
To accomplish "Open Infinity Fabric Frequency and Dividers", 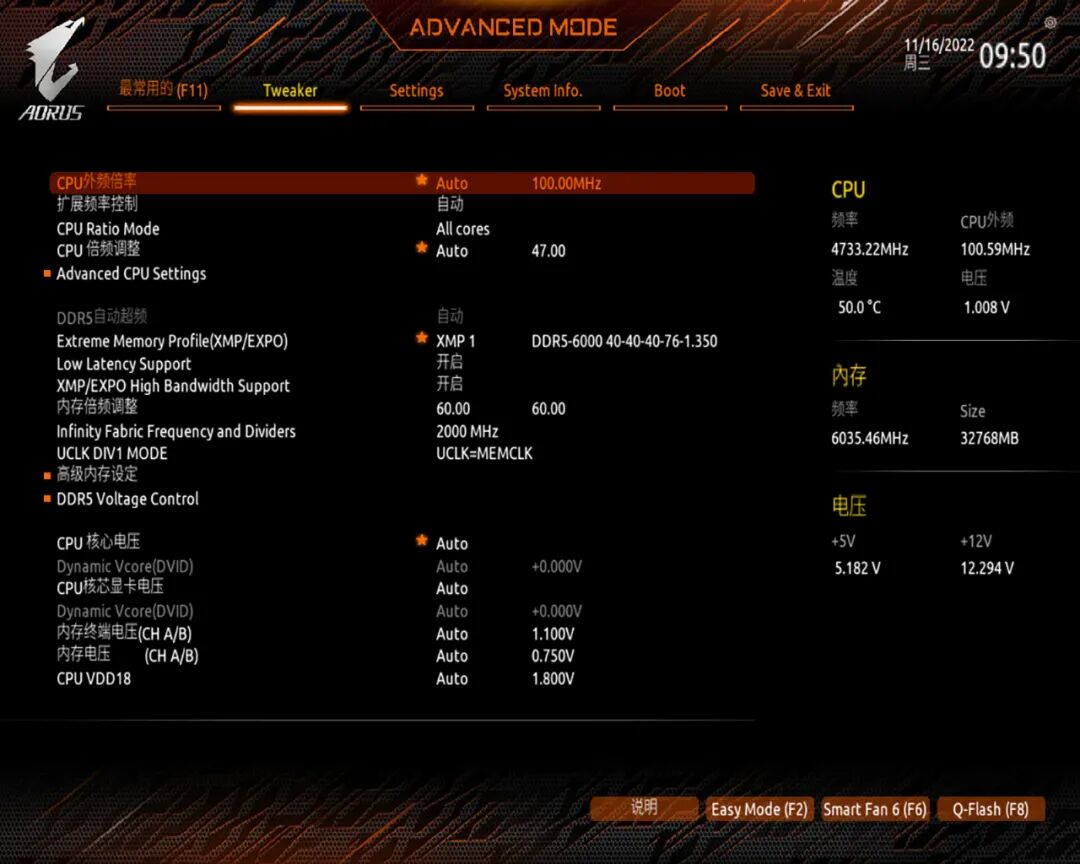I will point(176,432).
